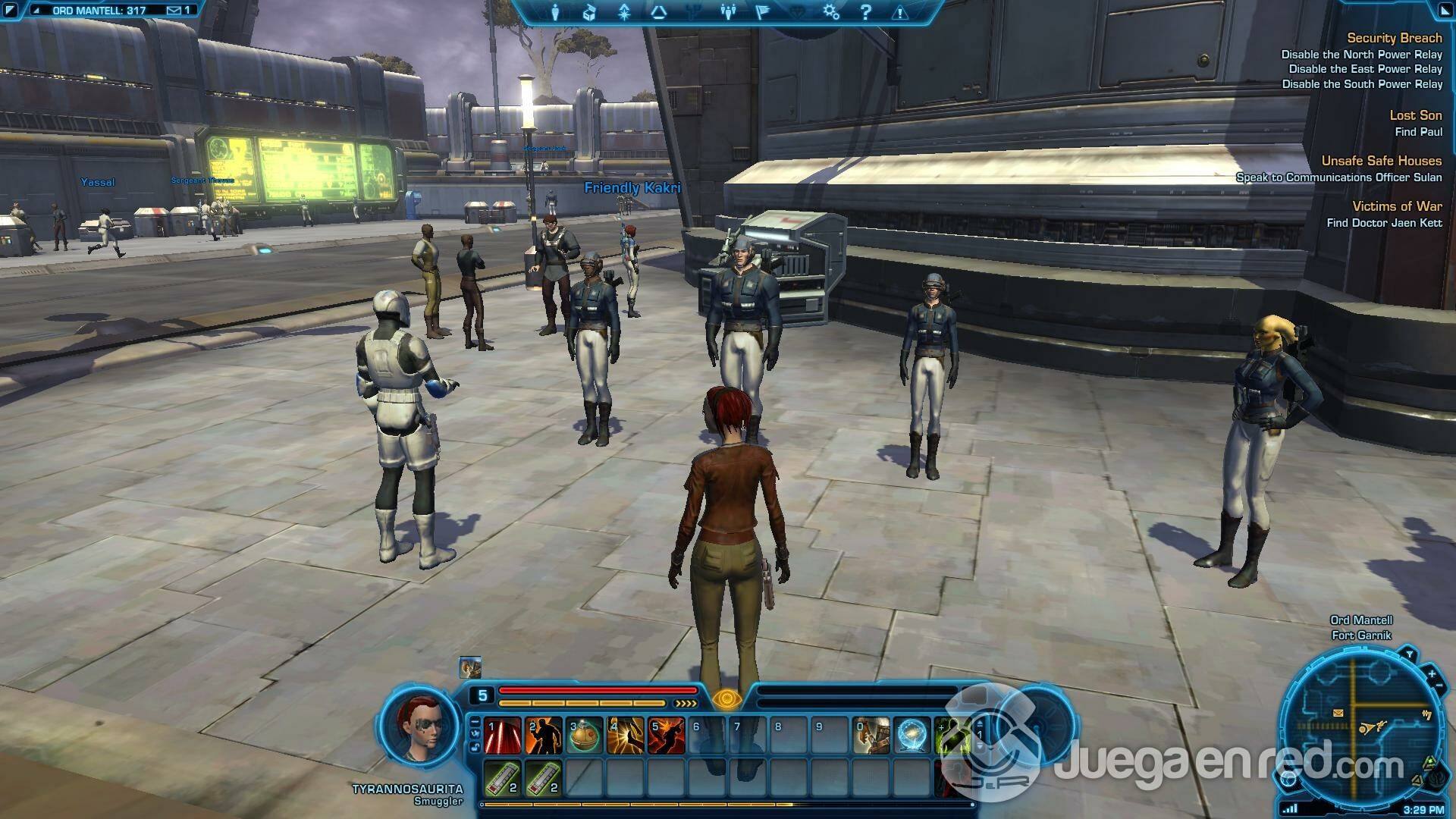Open the three-person social icon in the top menu
Image resolution: width=1456 pixels, height=819 pixels.
tap(728, 12)
